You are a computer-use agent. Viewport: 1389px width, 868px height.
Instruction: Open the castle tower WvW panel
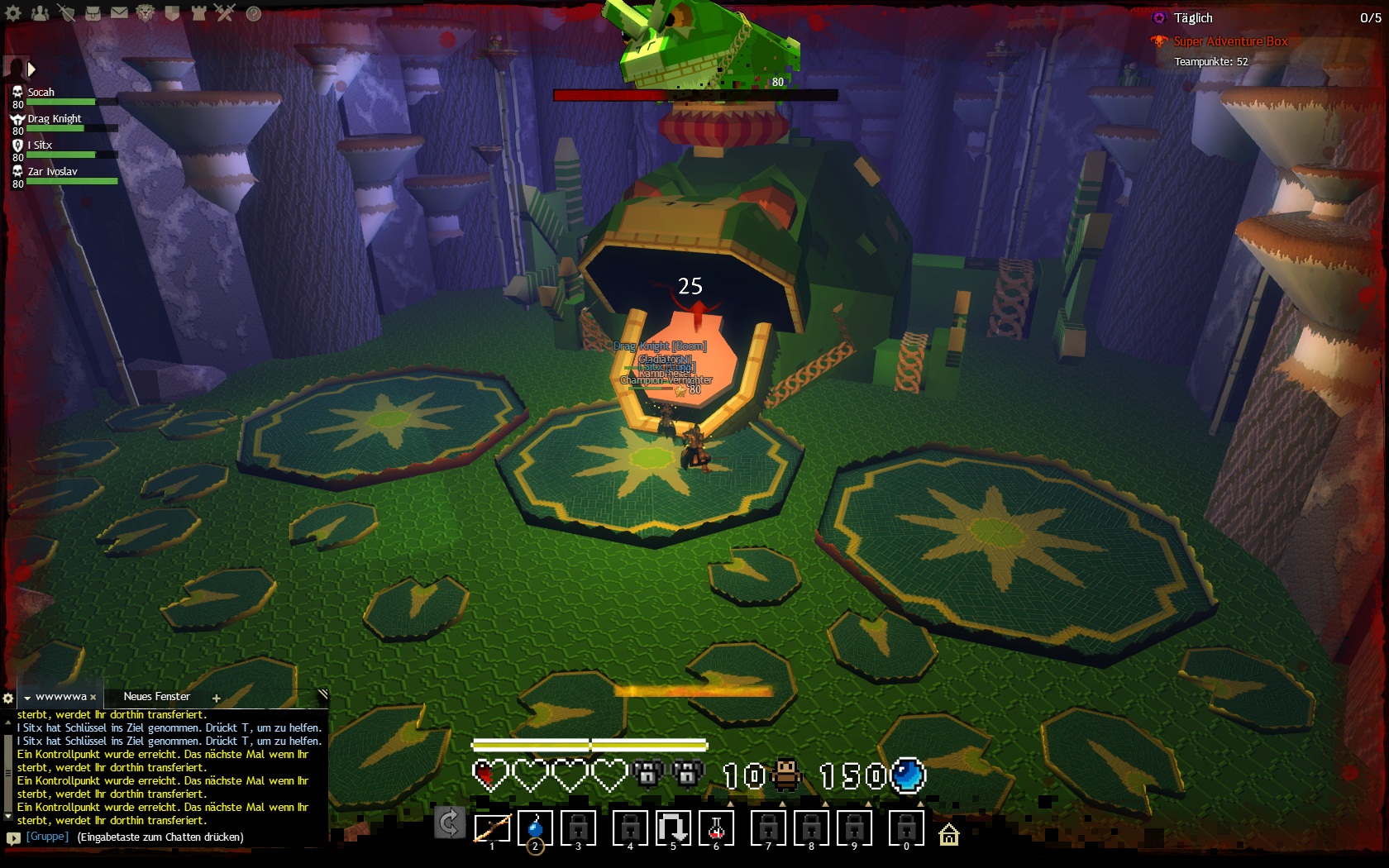198,13
